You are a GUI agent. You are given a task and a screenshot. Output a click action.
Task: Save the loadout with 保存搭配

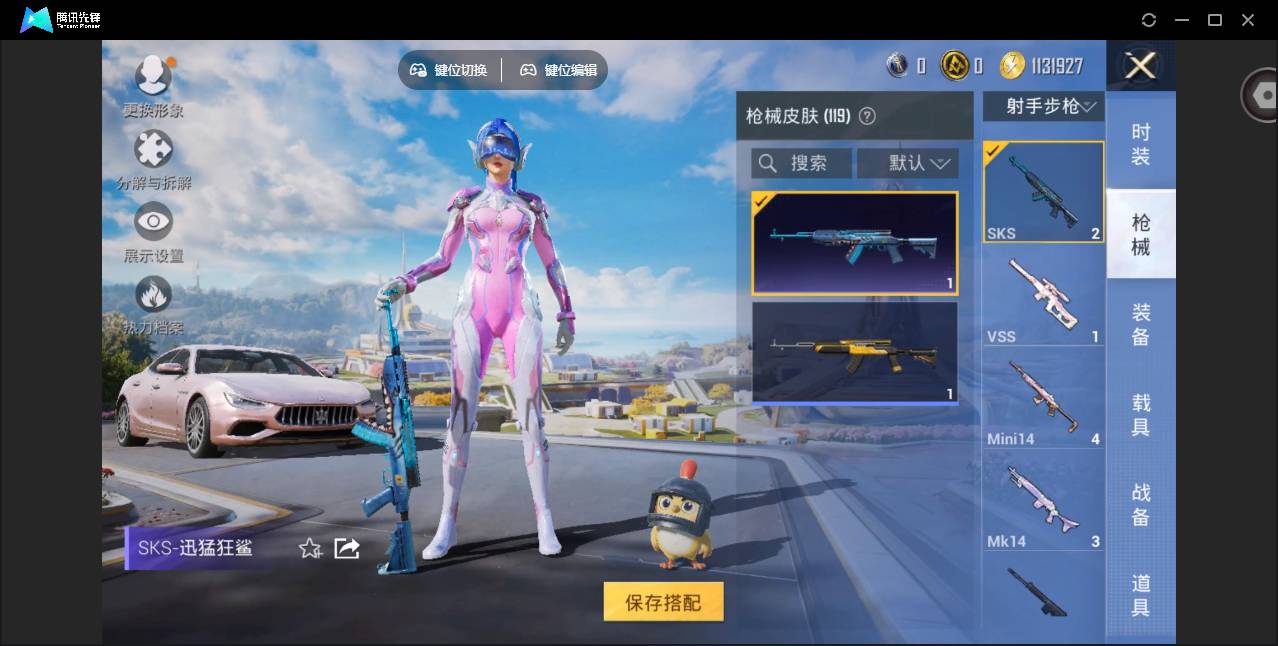(x=663, y=602)
